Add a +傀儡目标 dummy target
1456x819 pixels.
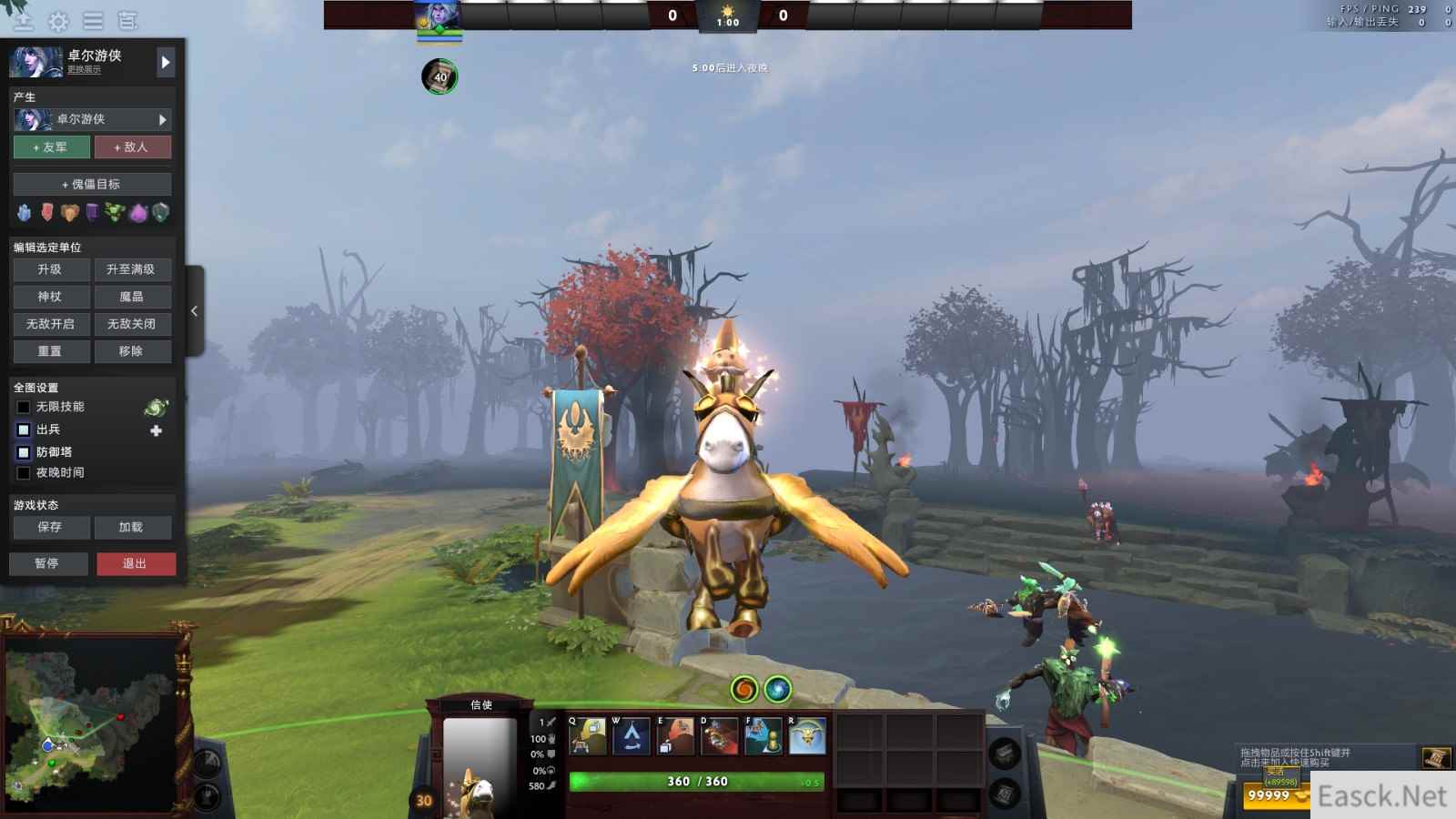(92, 184)
